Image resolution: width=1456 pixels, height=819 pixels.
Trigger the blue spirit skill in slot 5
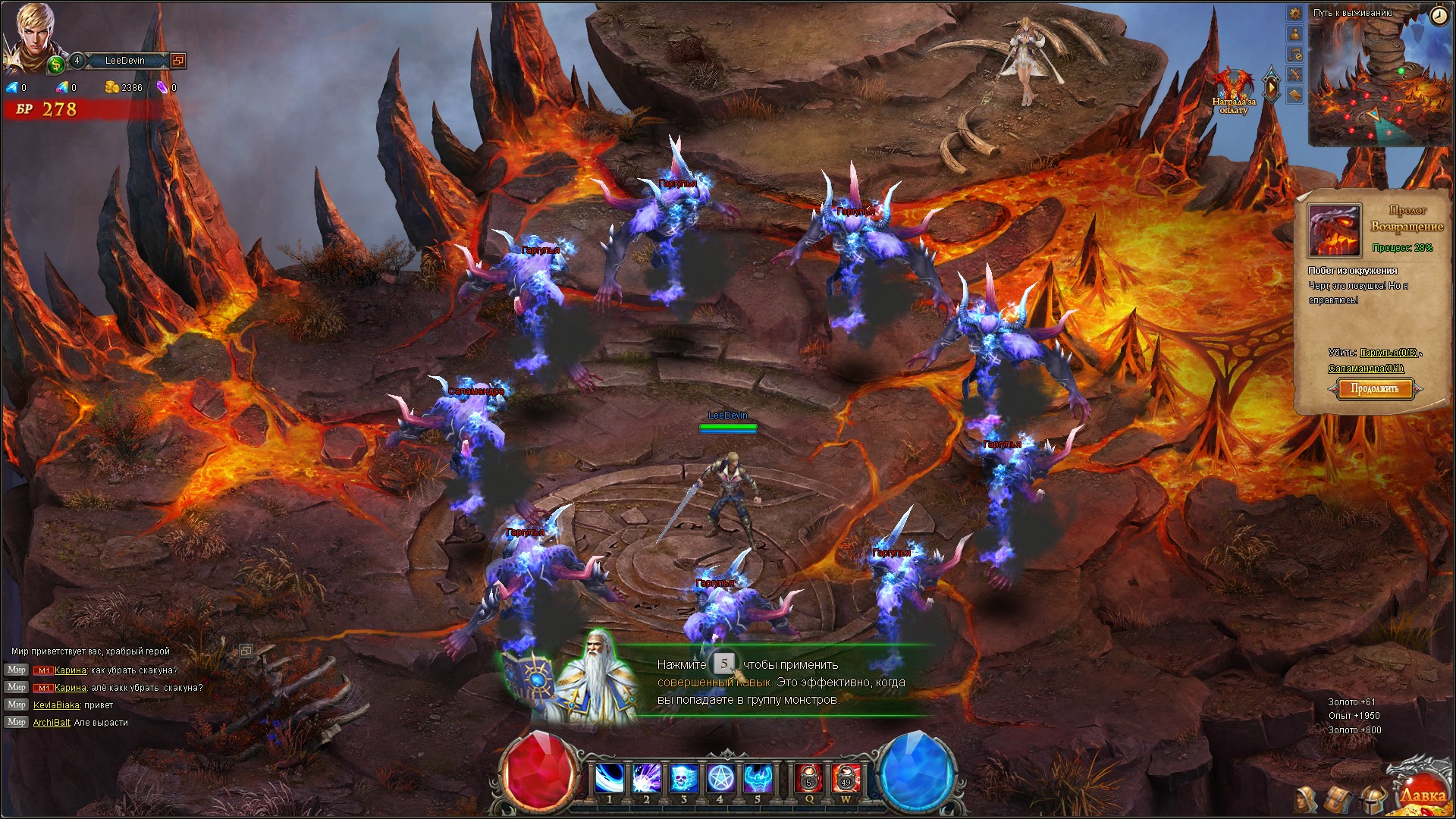click(x=757, y=779)
